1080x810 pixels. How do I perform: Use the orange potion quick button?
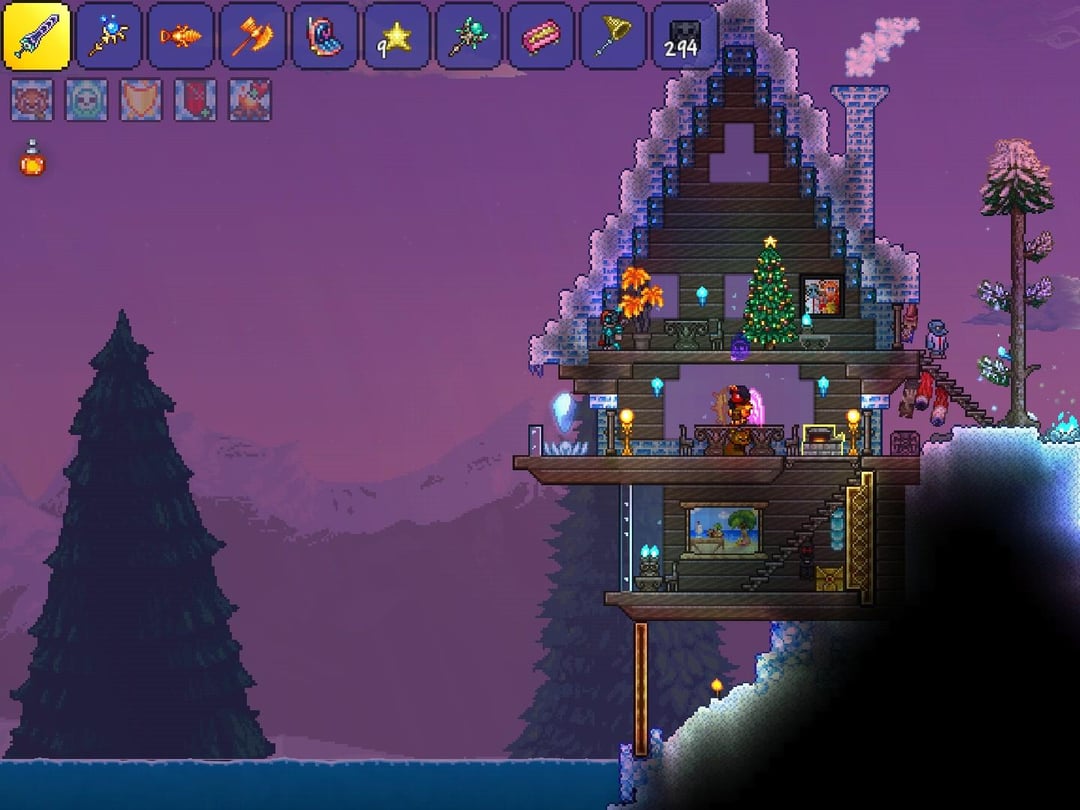(33, 159)
